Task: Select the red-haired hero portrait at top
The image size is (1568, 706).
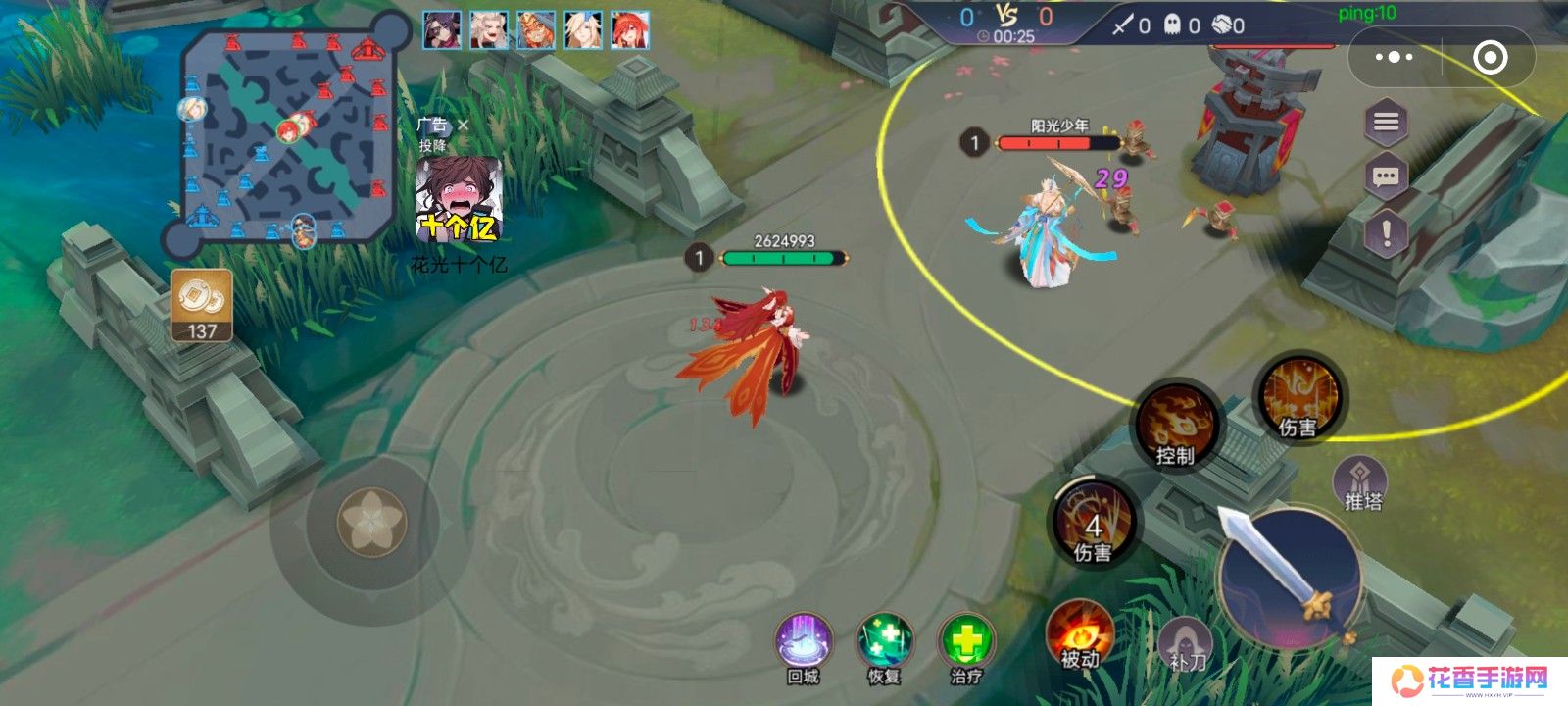Action: point(630,30)
